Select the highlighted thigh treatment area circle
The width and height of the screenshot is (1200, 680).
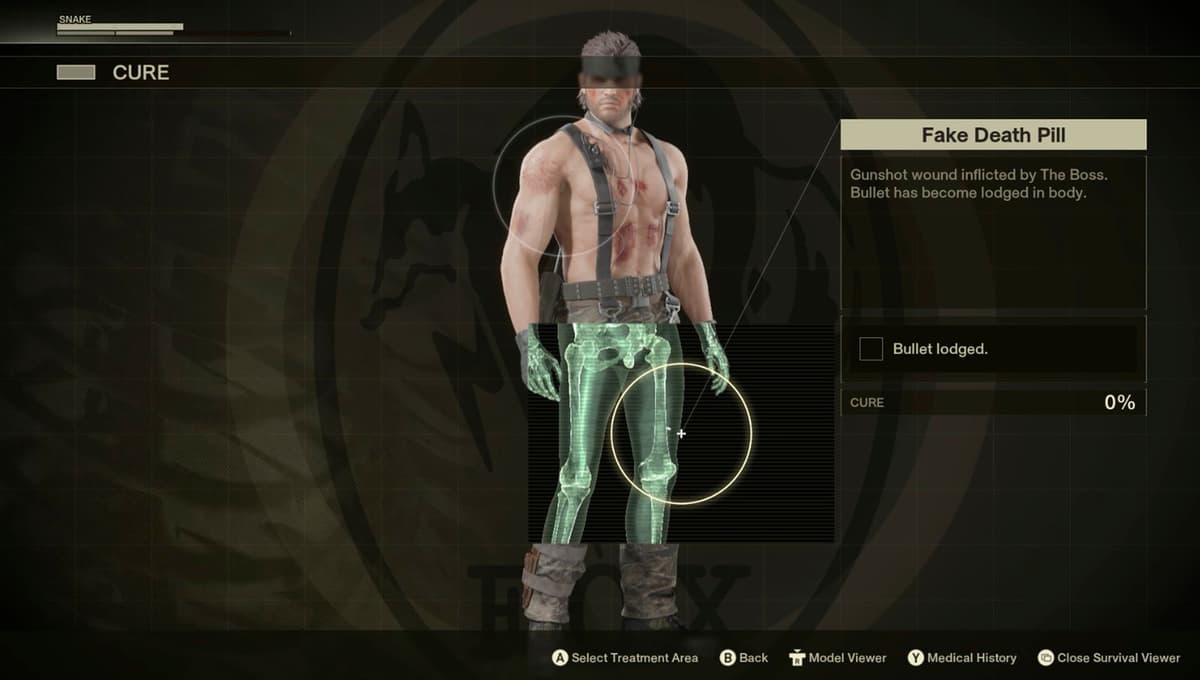[x=681, y=434]
